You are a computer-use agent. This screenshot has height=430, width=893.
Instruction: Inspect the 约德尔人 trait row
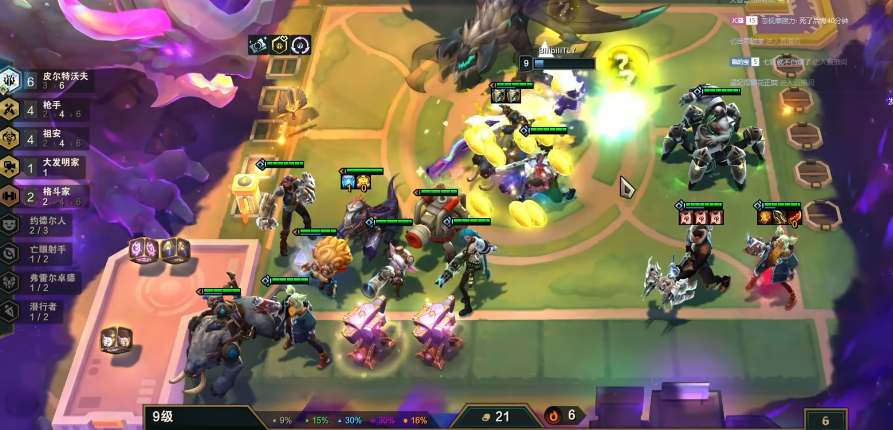[x=45, y=224]
